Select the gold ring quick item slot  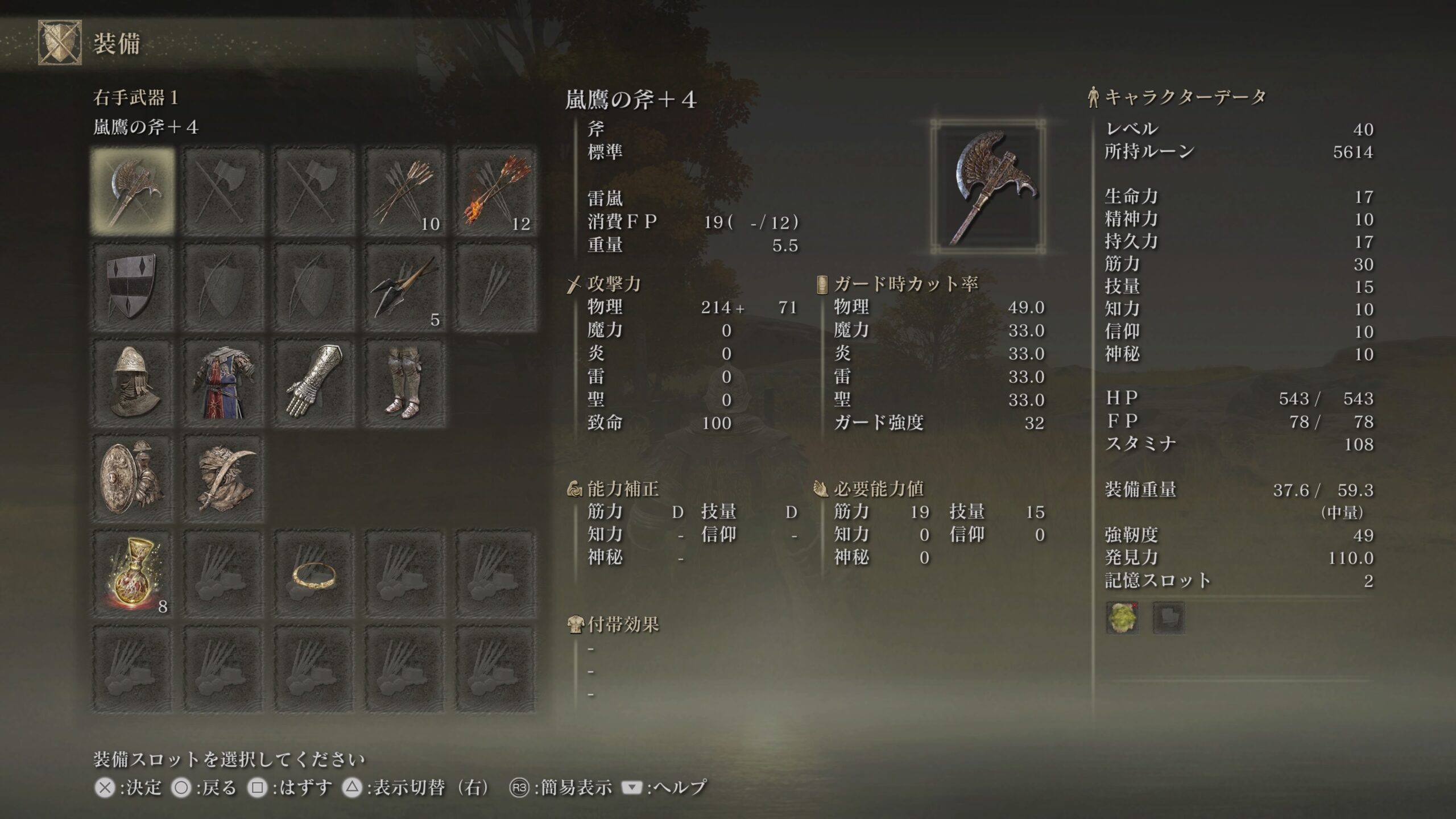[314, 574]
